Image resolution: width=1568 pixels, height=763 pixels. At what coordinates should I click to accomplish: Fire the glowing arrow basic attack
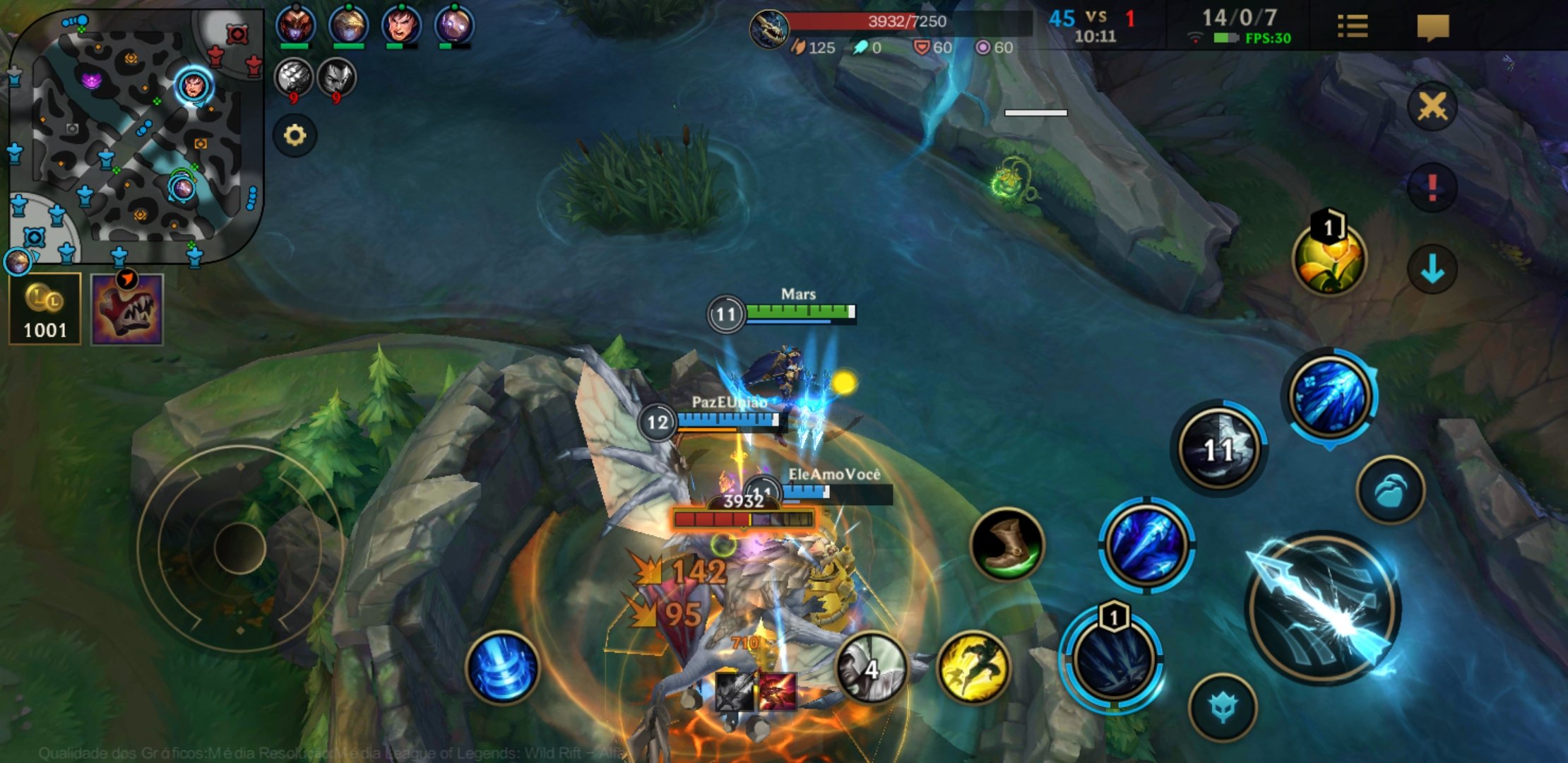point(1322,608)
